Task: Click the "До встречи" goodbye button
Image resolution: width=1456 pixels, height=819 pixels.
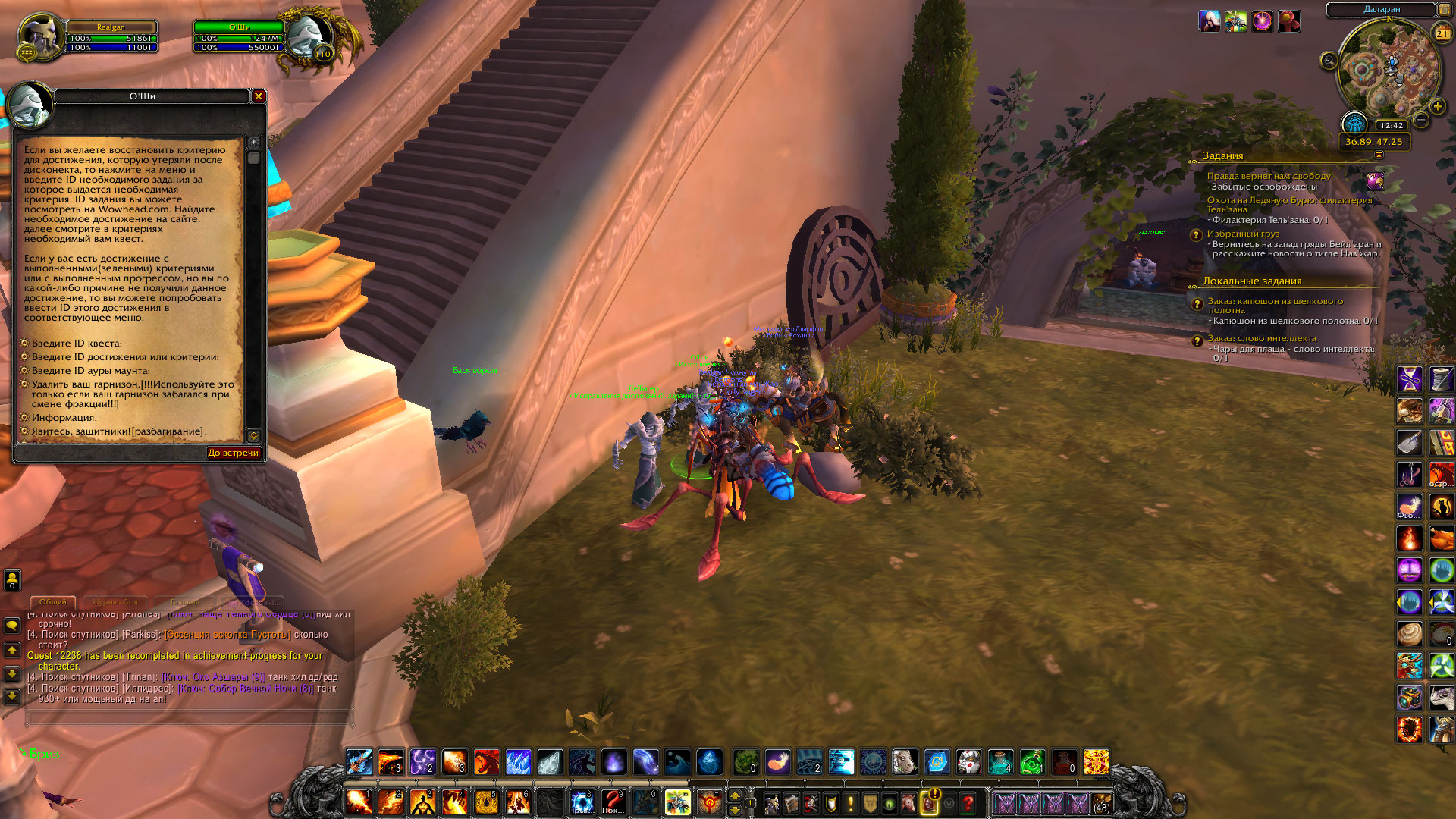Action: (x=234, y=453)
